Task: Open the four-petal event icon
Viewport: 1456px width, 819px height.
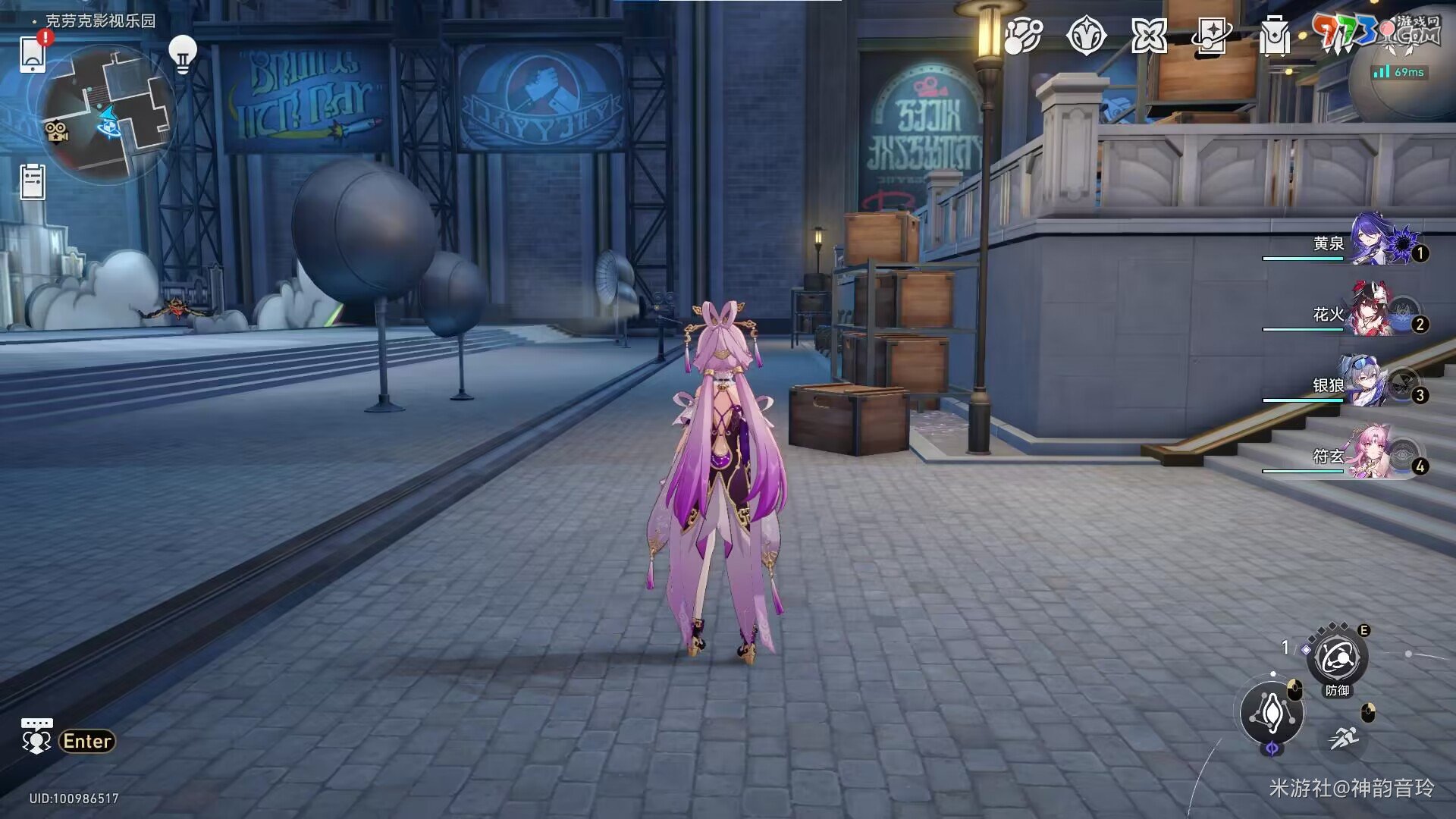Action: point(1149,36)
